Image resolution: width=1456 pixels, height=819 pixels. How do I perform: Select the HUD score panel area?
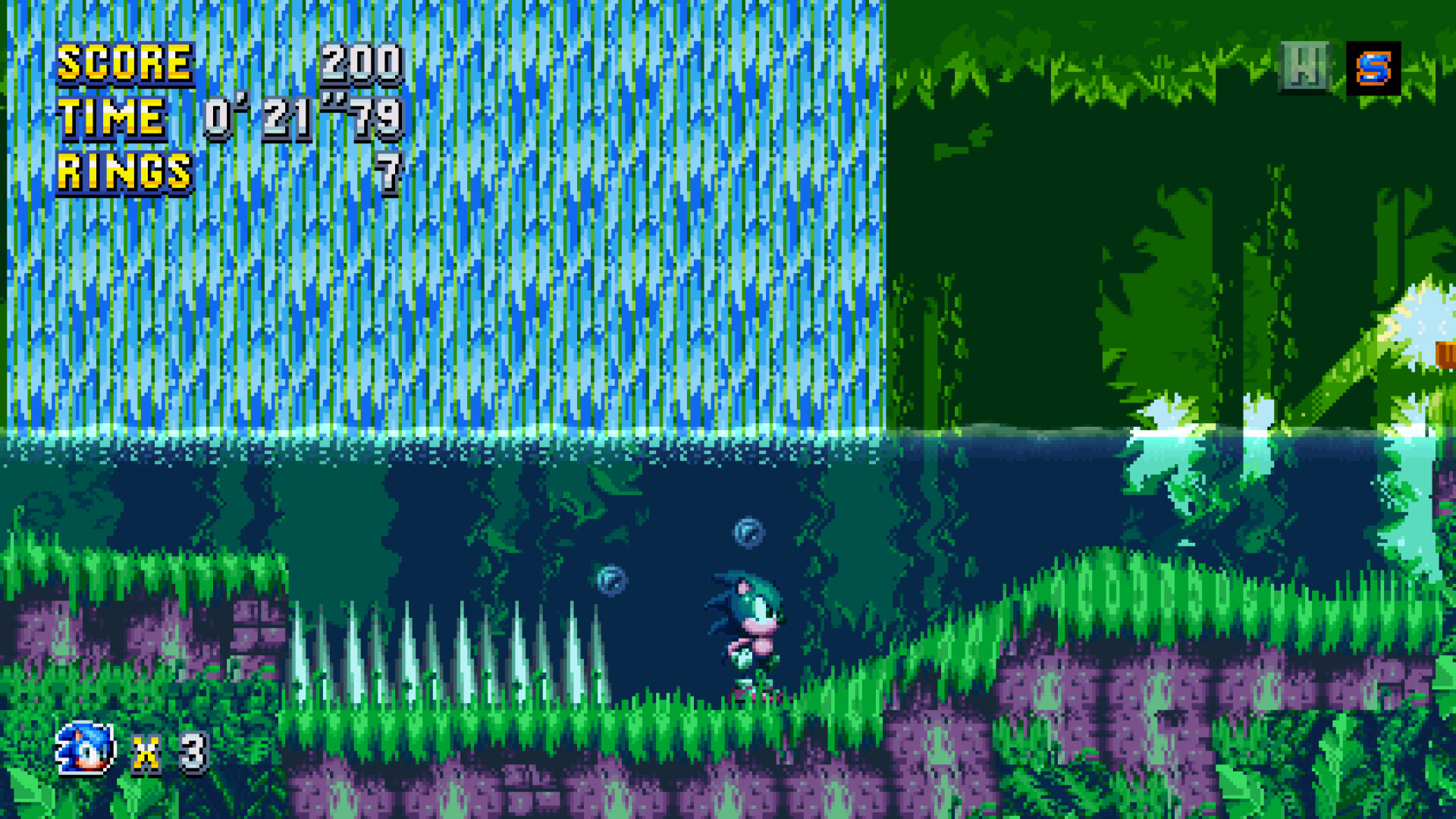tap(227, 114)
